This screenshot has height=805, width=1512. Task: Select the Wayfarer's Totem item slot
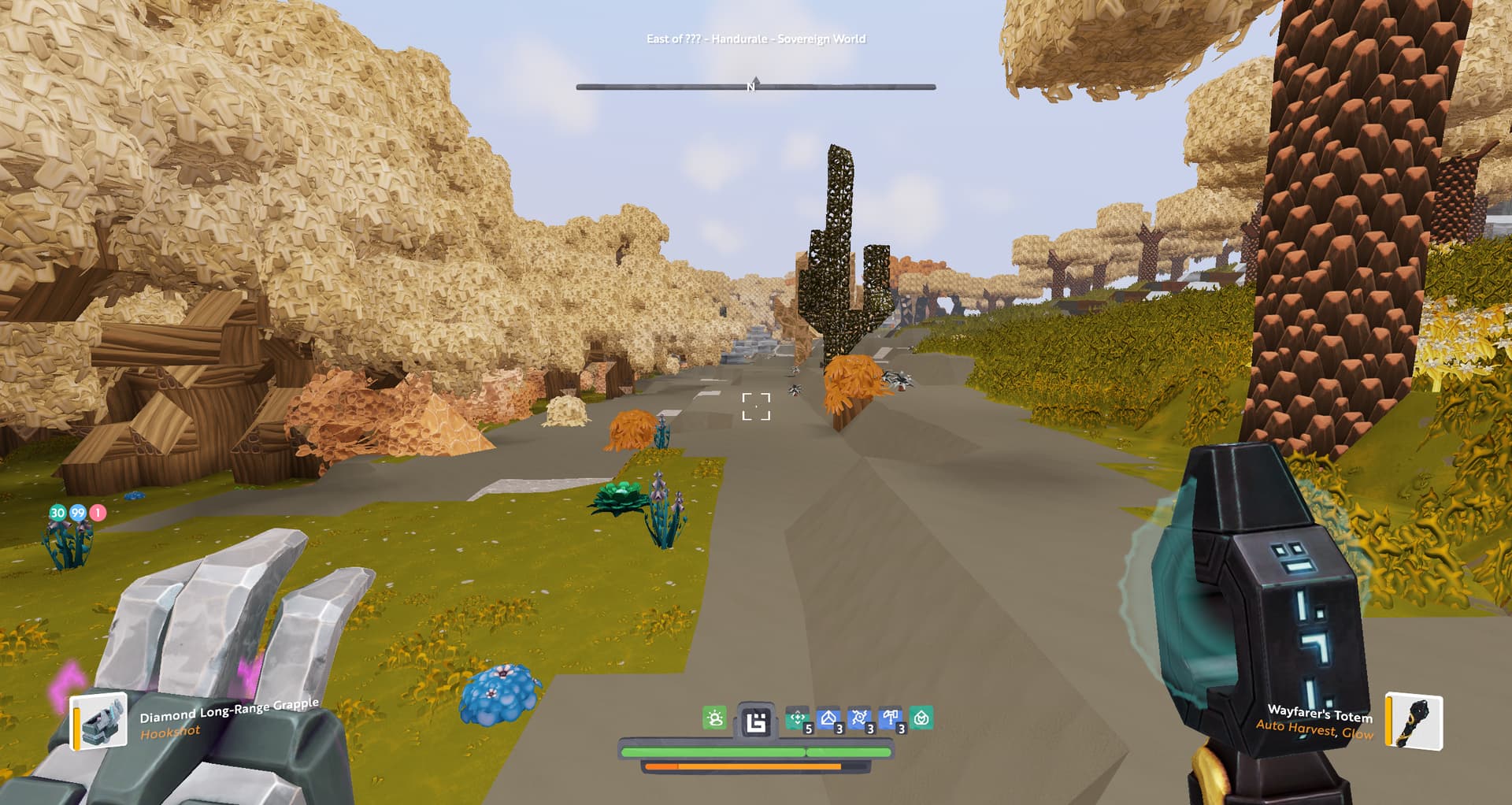(x=1414, y=721)
